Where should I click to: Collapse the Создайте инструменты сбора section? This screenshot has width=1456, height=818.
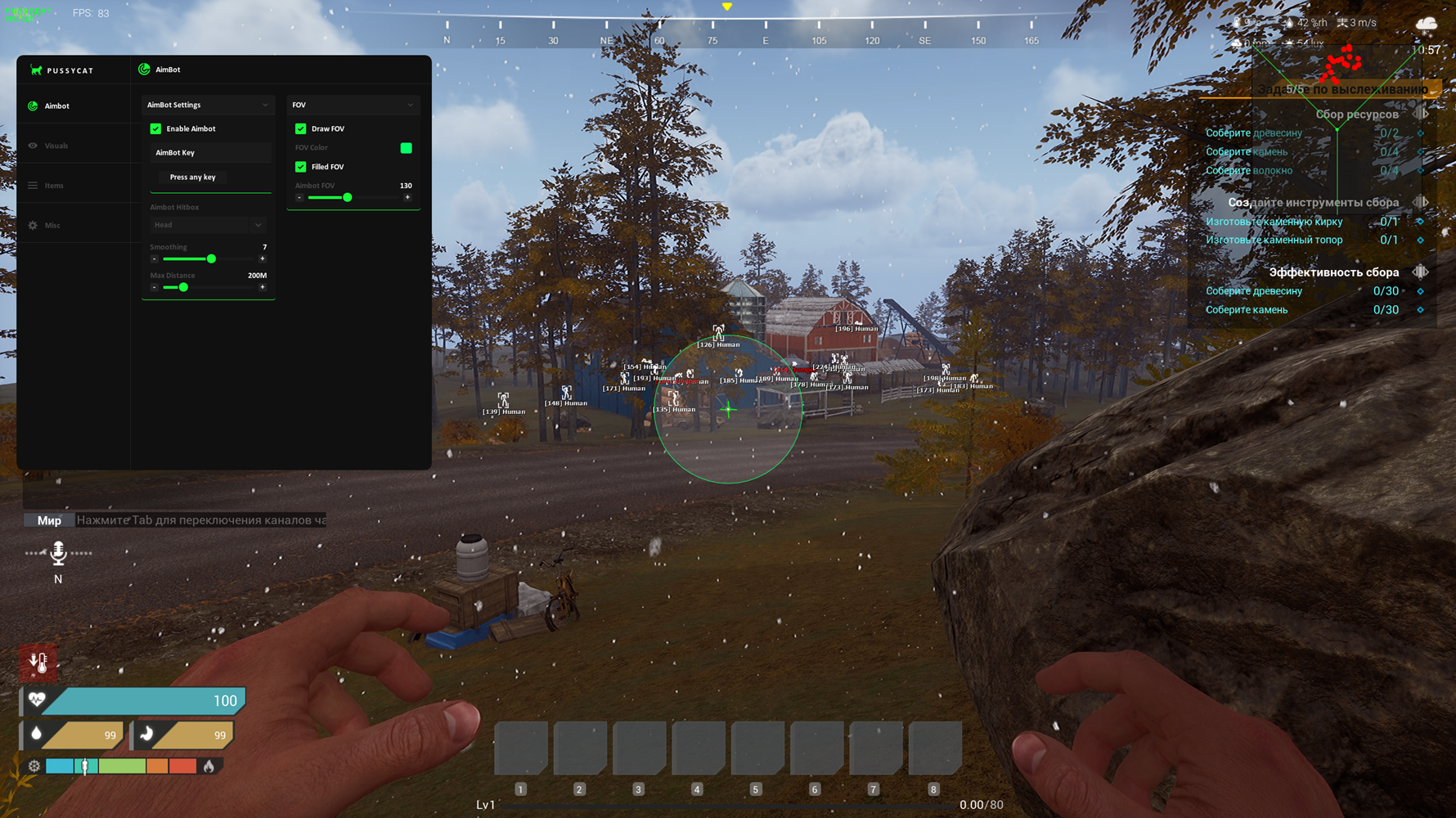[1420, 202]
